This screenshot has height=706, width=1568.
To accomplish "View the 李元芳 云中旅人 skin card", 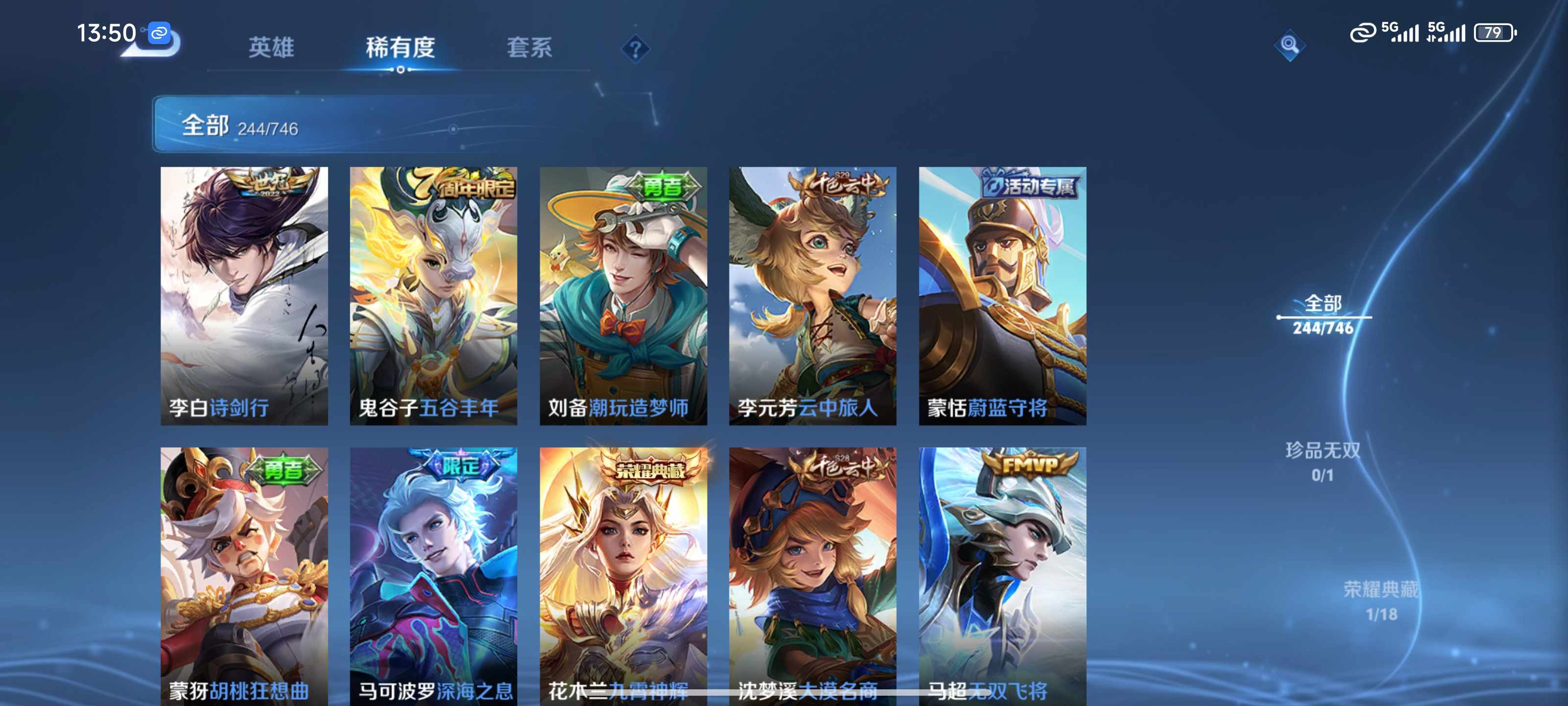I will [x=812, y=296].
